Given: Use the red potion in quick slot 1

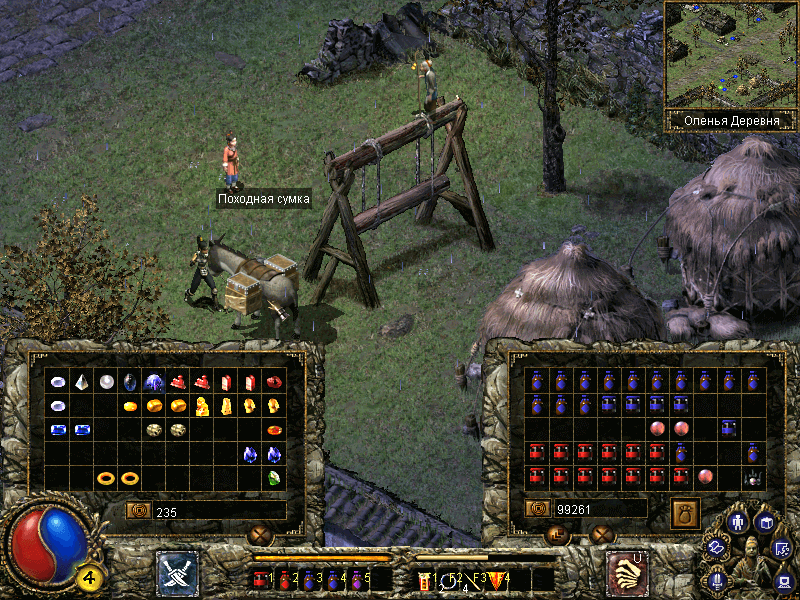Looking at the screenshot, I should coord(261,578).
